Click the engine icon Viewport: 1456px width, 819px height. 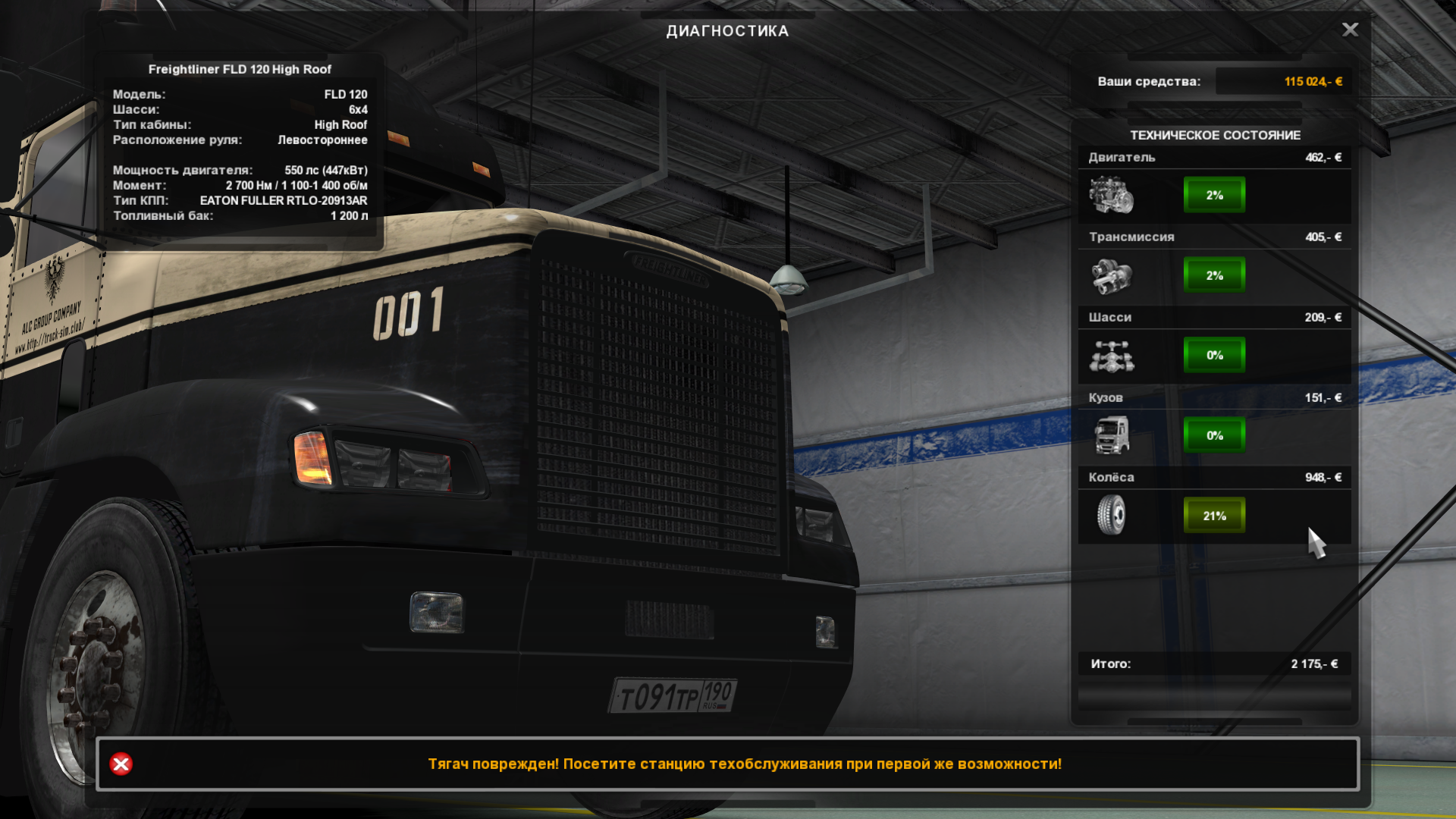(x=1111, y=195)
